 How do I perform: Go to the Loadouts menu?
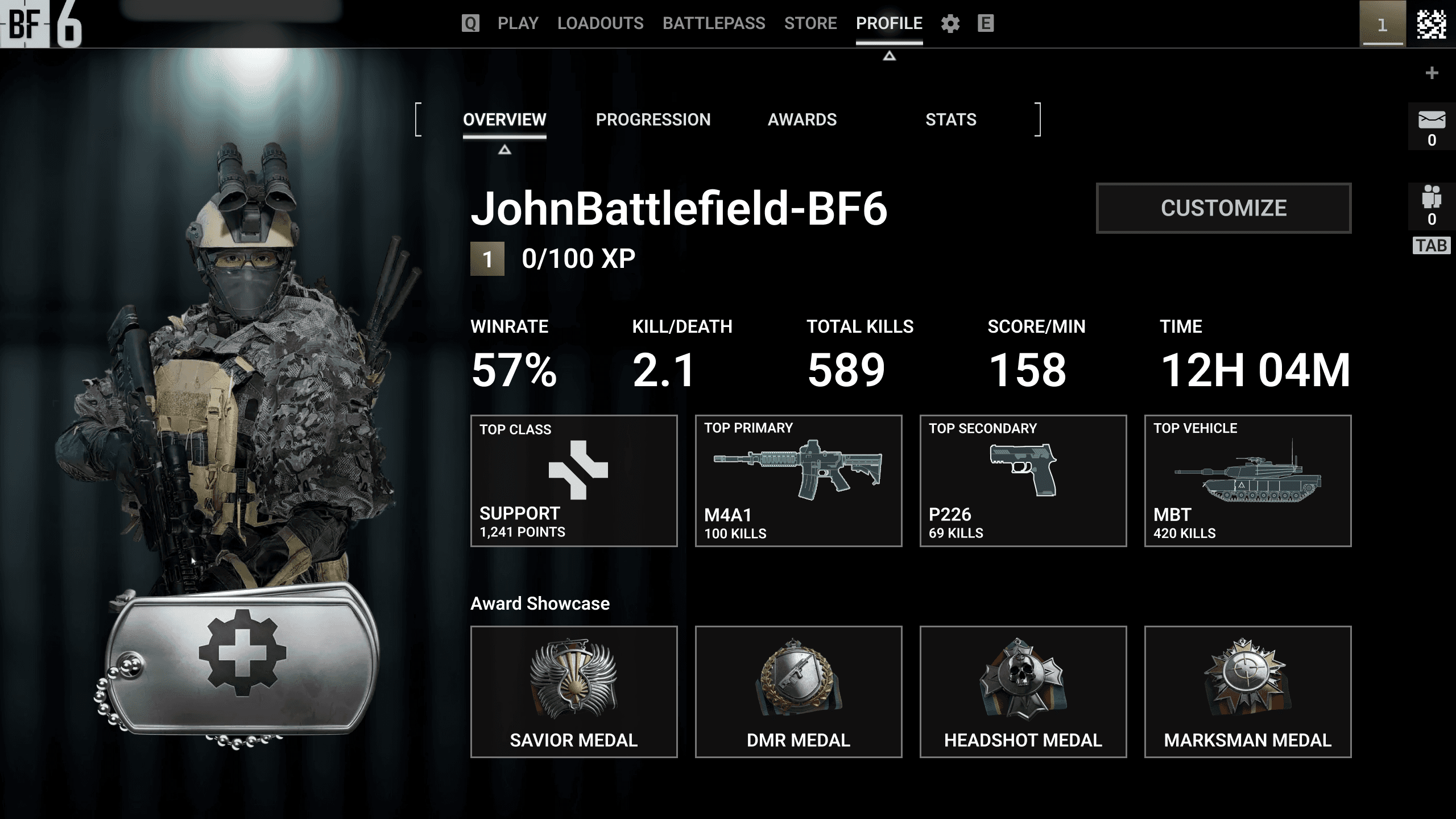(x=600, y=23)
